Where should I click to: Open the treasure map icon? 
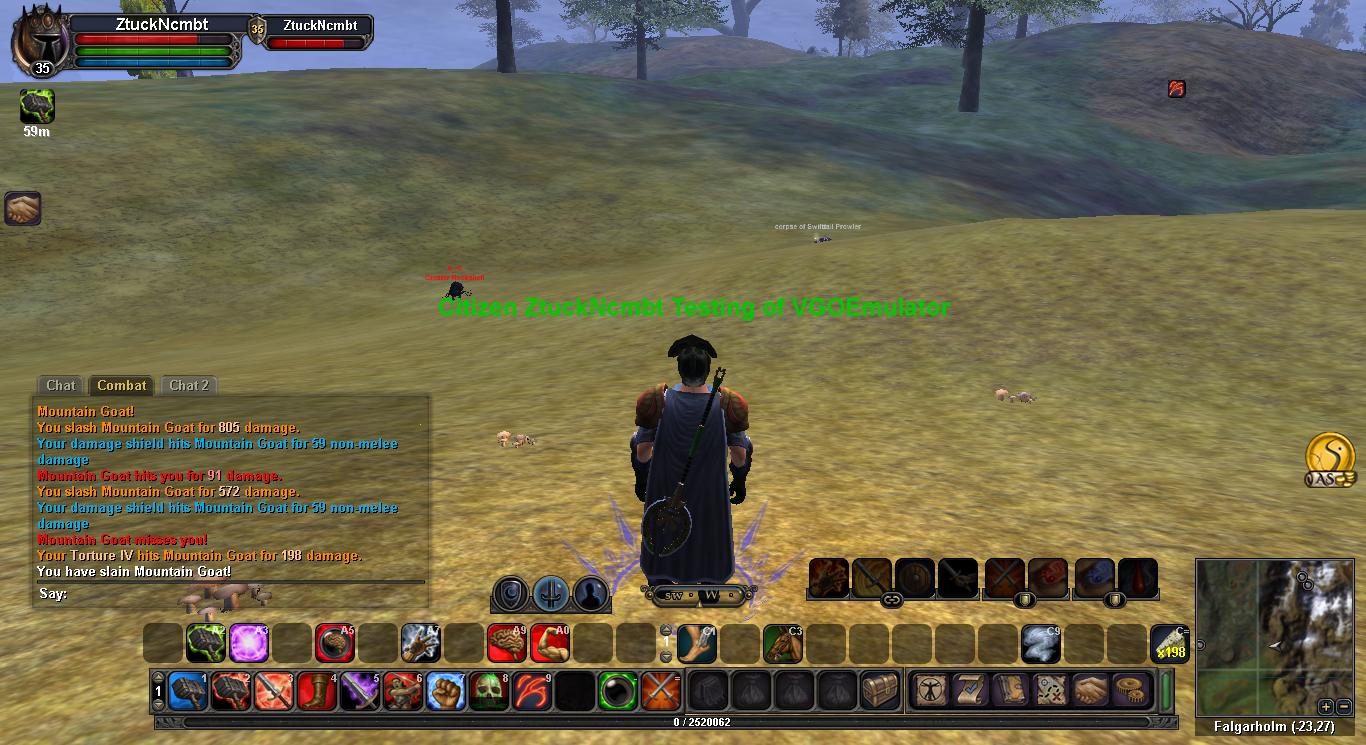pyautogui.click(x=1050, y=690)
